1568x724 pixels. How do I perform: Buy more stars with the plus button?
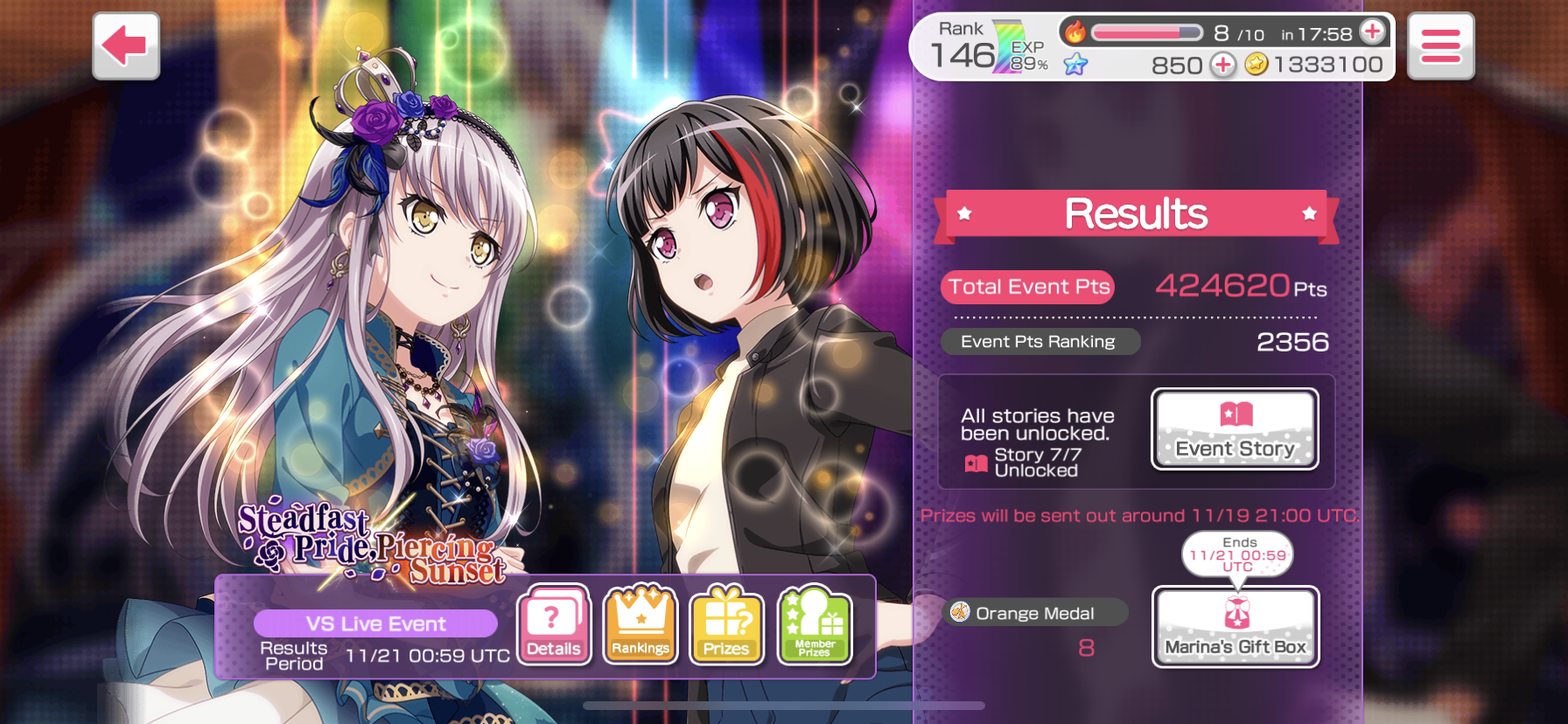tap(1222, 65)
